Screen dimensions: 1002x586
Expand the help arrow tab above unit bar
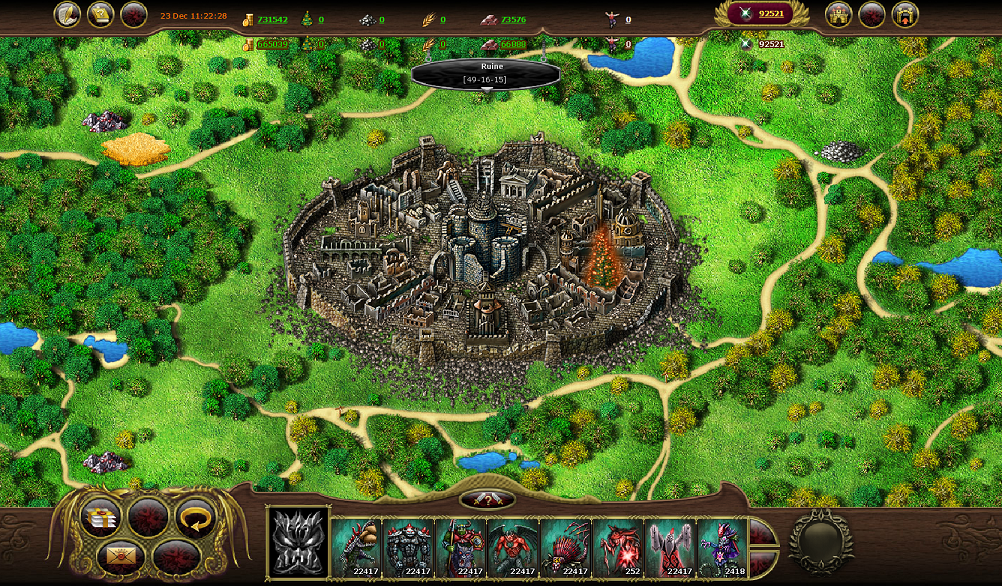pos(487,499)
